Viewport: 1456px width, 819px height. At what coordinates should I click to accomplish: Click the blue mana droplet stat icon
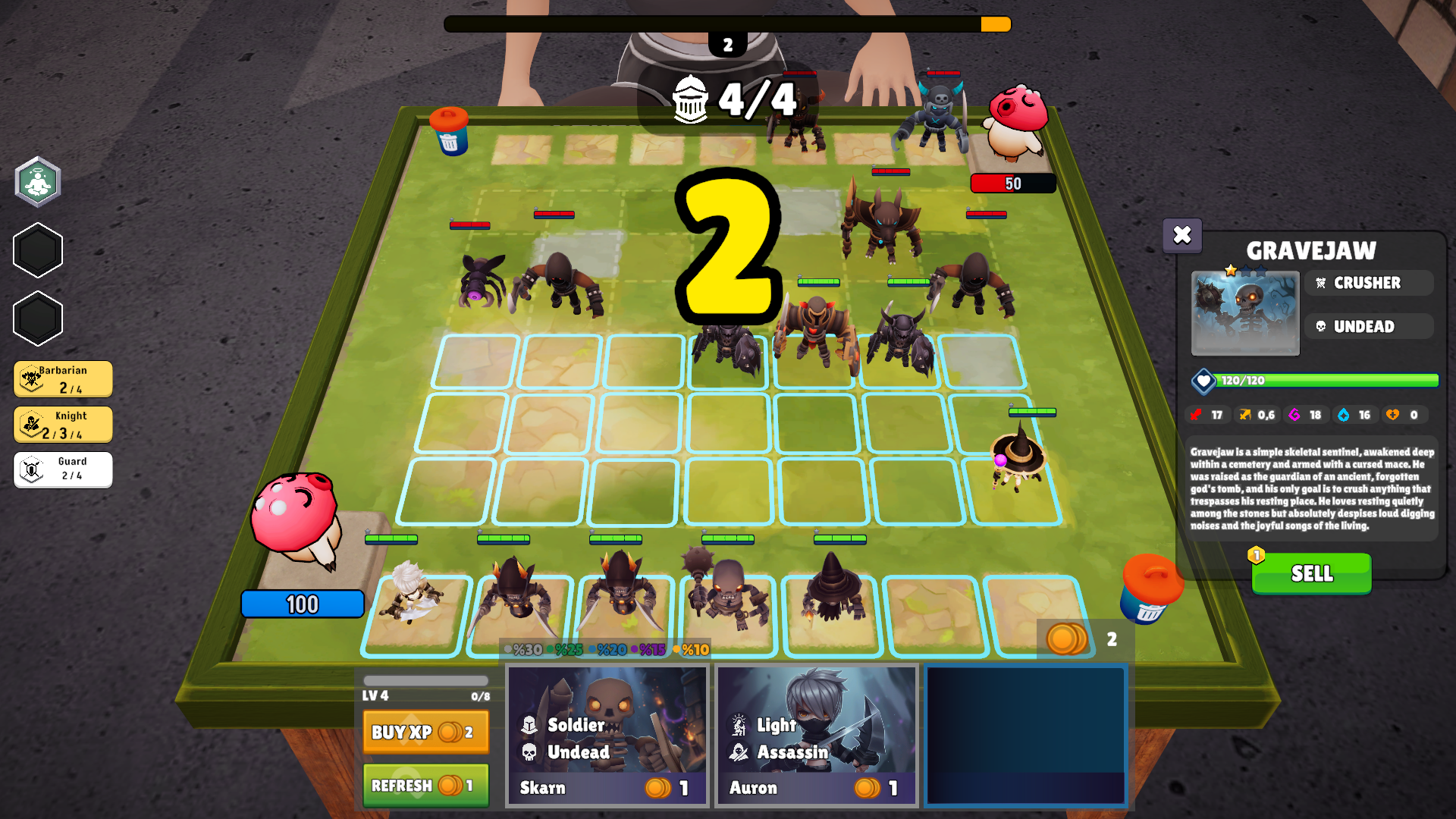click(1341, 415)
